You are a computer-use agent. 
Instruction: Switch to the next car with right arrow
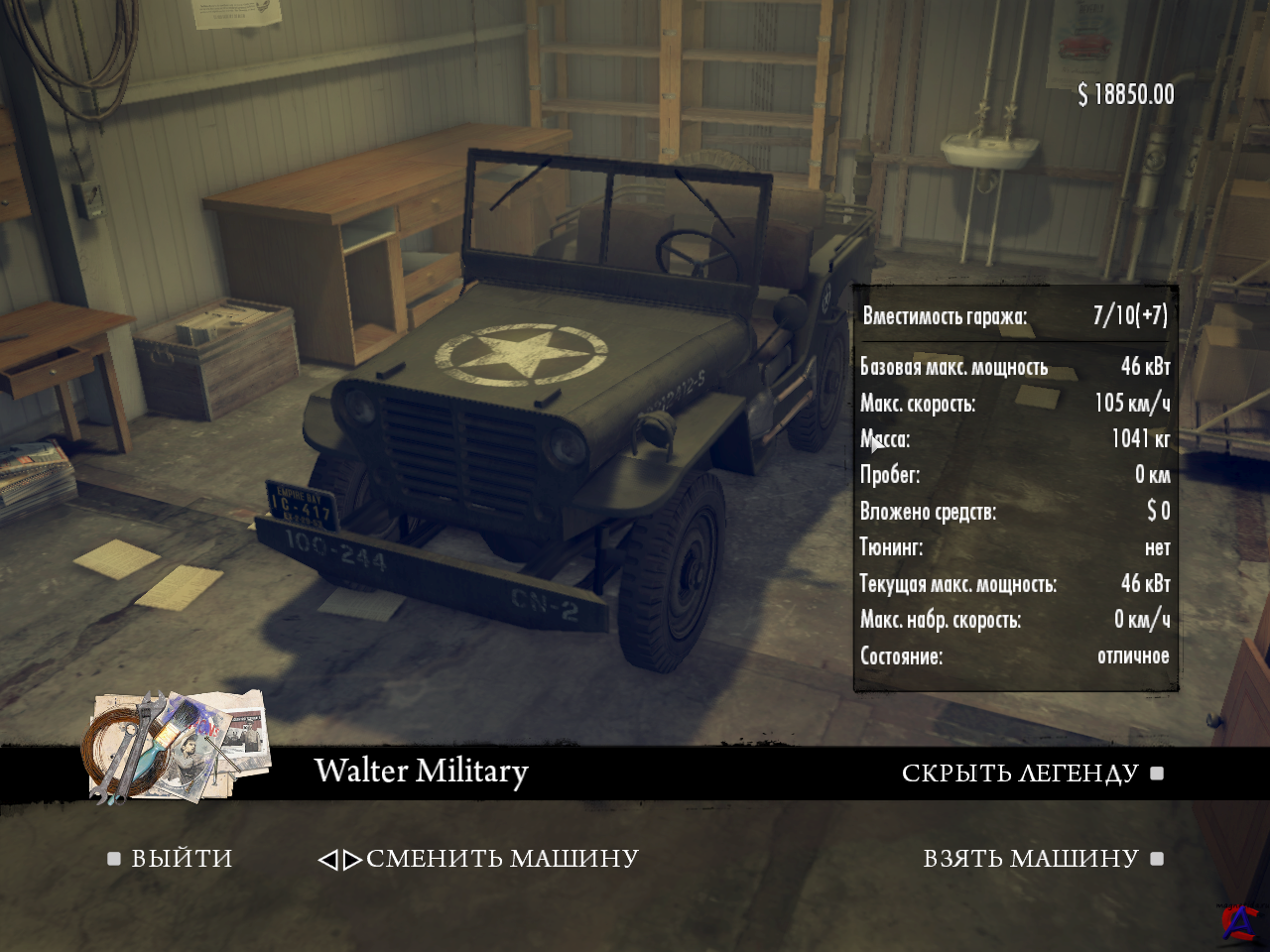(x=352, y=860)
